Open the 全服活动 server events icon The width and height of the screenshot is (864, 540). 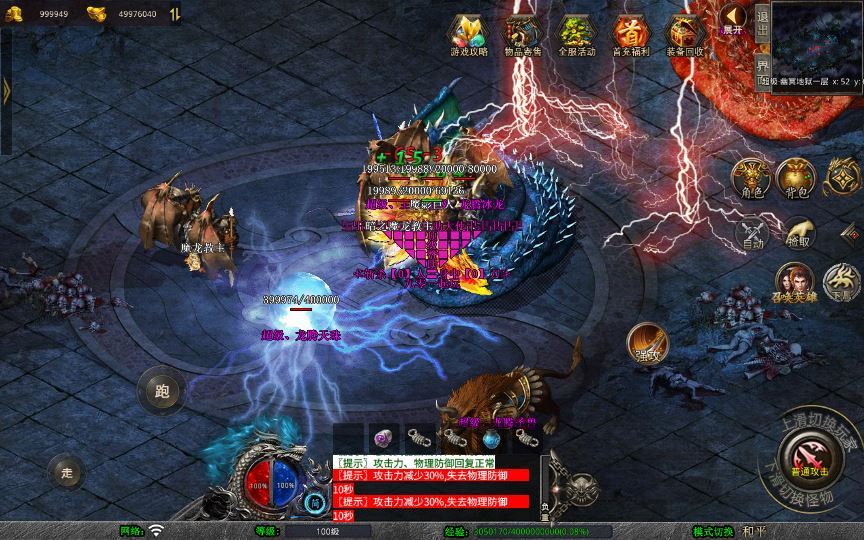pos(575,35)
